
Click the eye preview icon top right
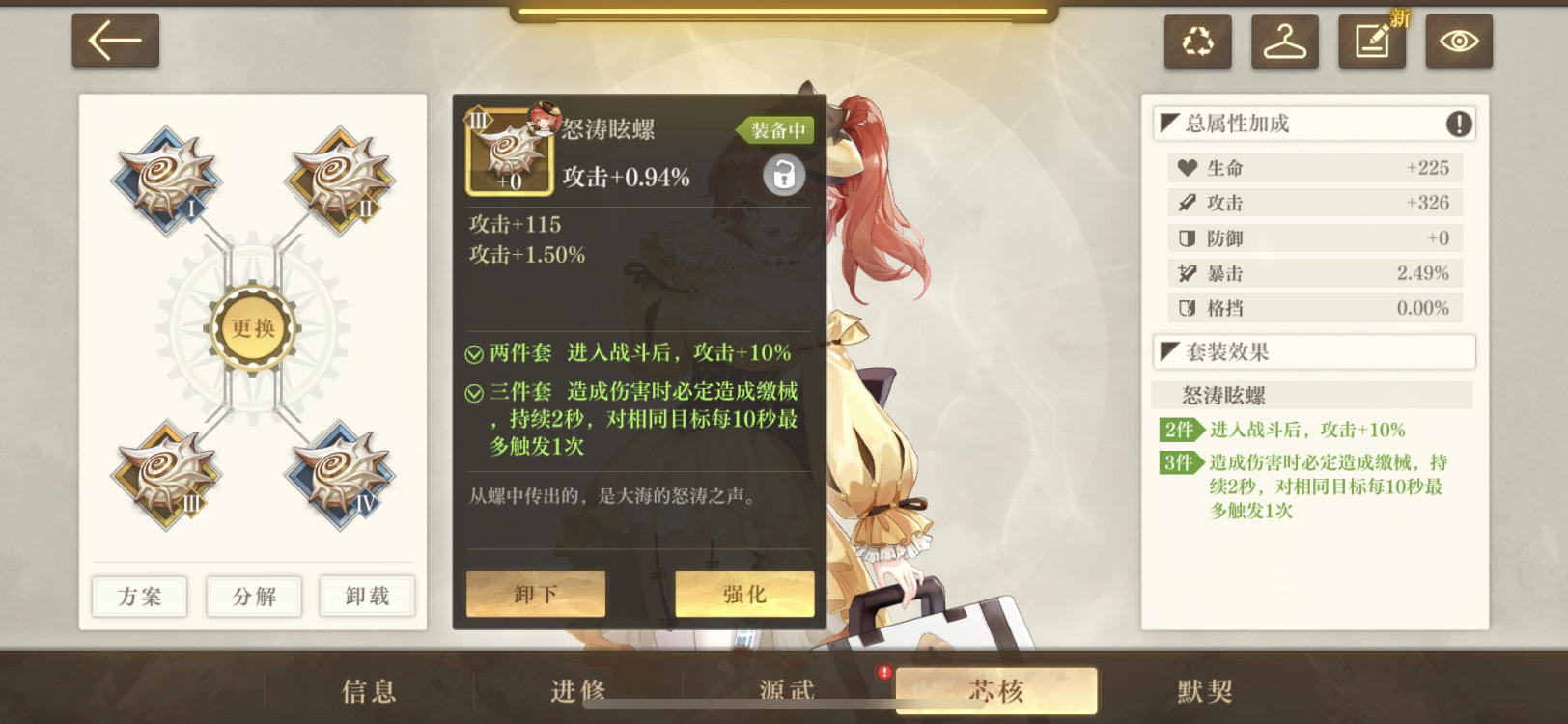coord(1458,42)
